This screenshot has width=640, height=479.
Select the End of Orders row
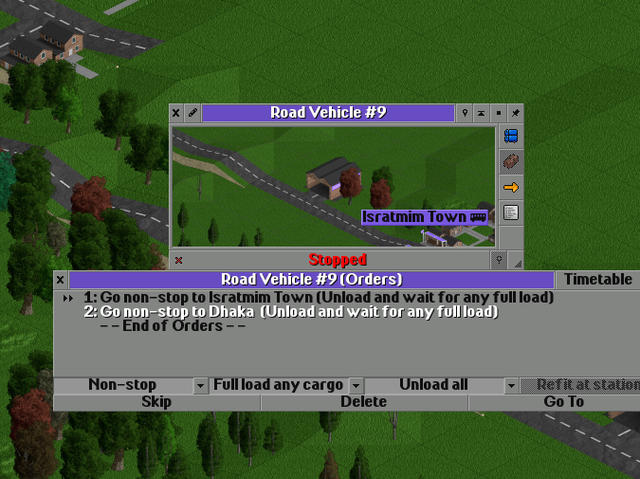click(172, 326)
